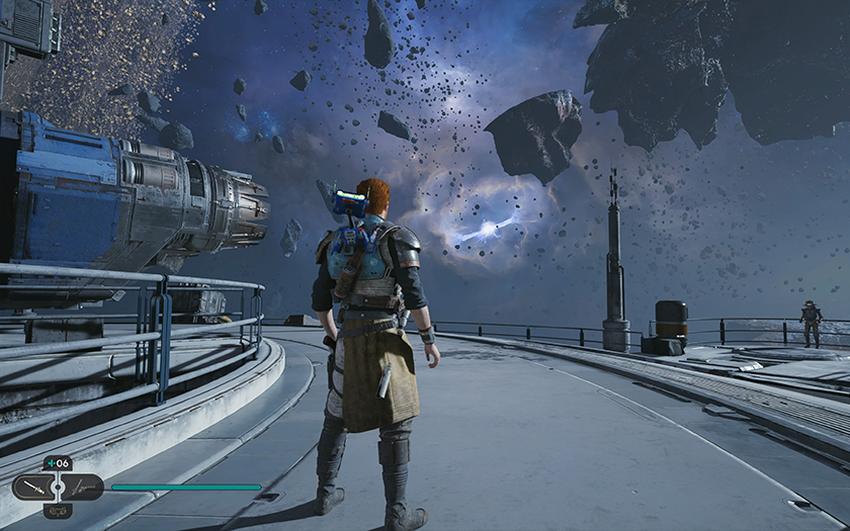This screenshot has height=531, width=850.
Task: Click the bottom slot of the stance selector
Action: [x=57, y=511]
